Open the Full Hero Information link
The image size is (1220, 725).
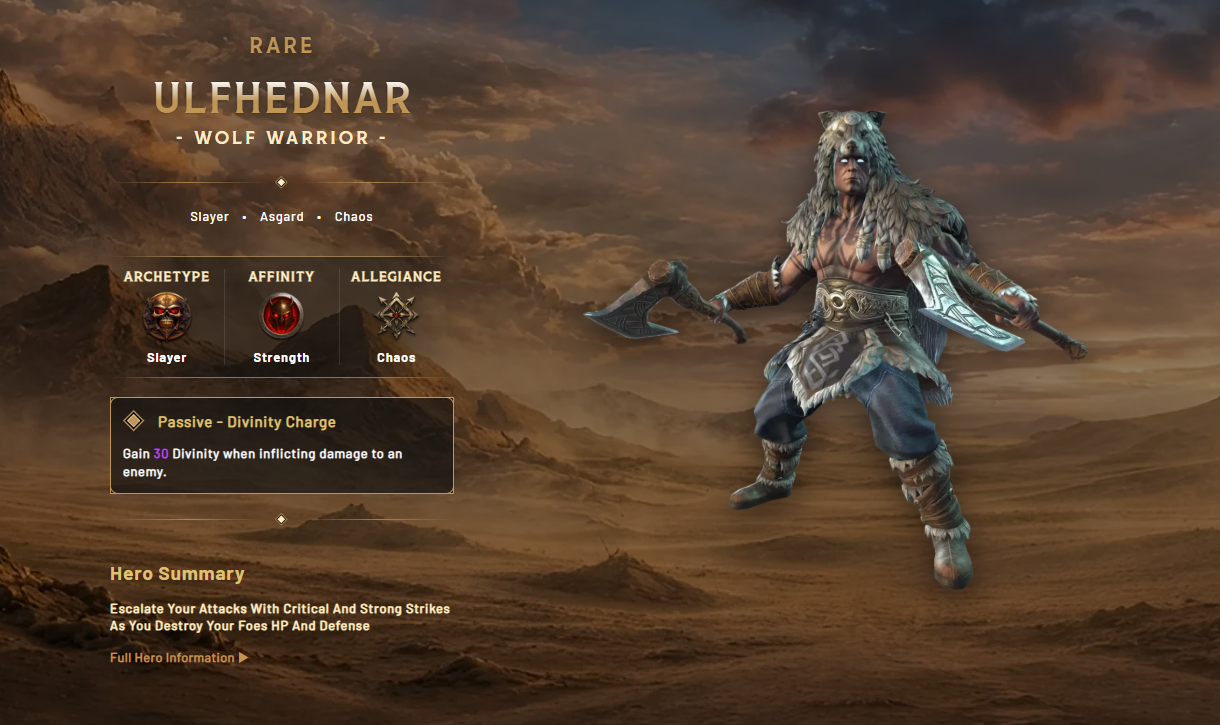[x=178, y=658]
